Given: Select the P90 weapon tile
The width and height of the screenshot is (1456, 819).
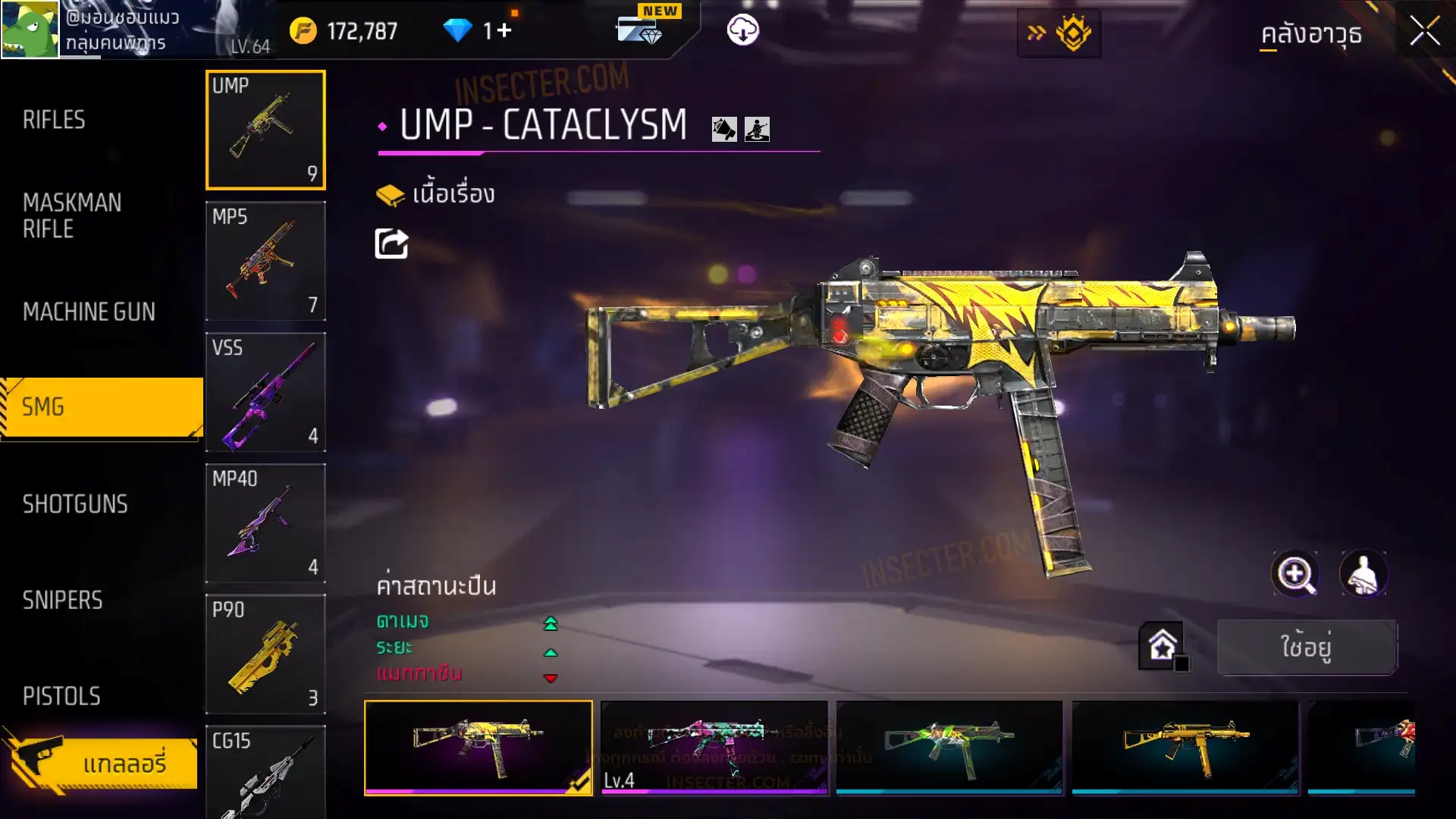Looking at the screenshot, I should 265,654.
